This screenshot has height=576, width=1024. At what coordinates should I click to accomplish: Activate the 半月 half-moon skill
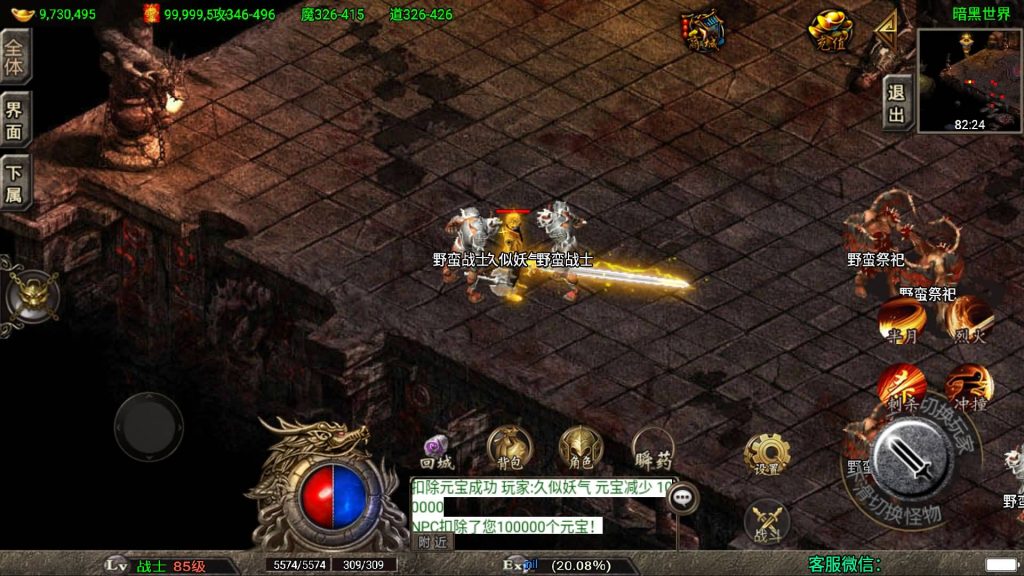(x=898, y=321)
